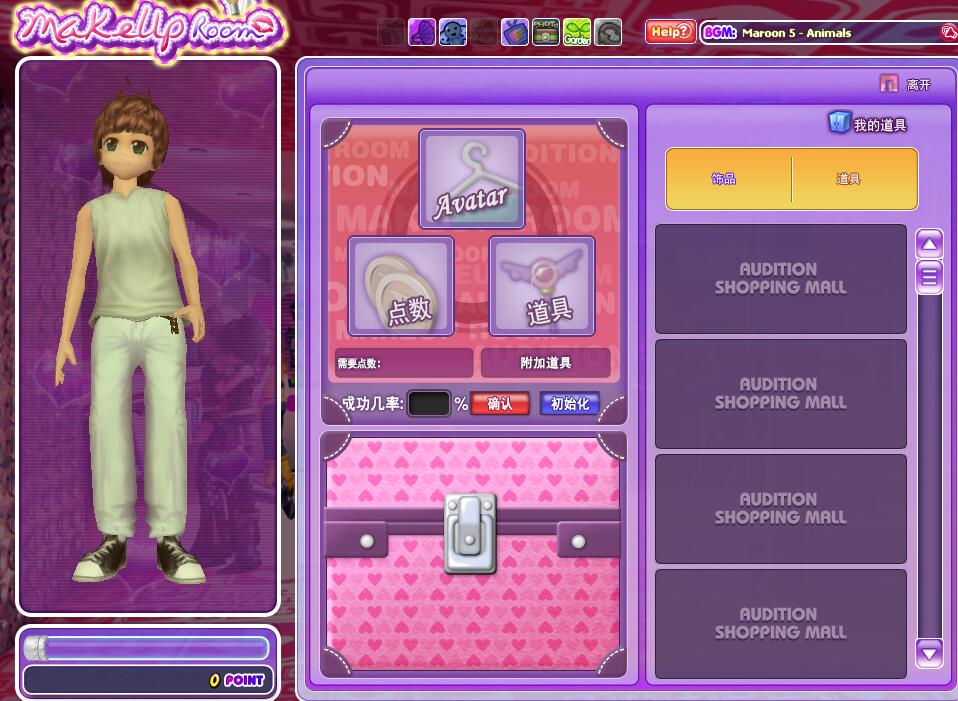This screenshot has width=958, height=701.
Task: Click the blue smiling creature icon
Action: pyautogui.click(x=453, y=32)
